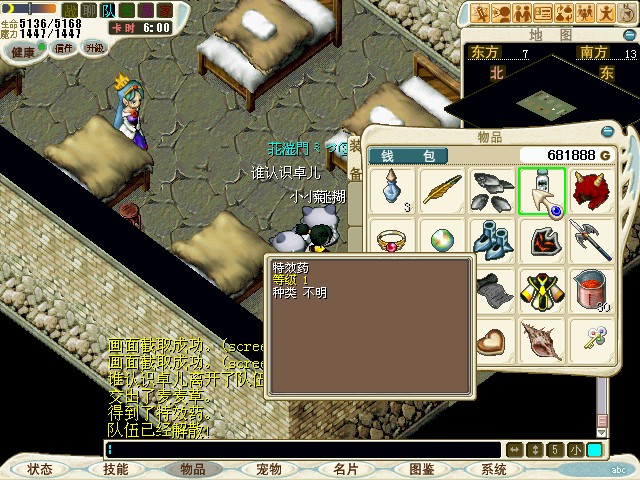Screen dimensions: 640x480
Task: Open the 名片 name card menu
Action: (x=346, y=468)
